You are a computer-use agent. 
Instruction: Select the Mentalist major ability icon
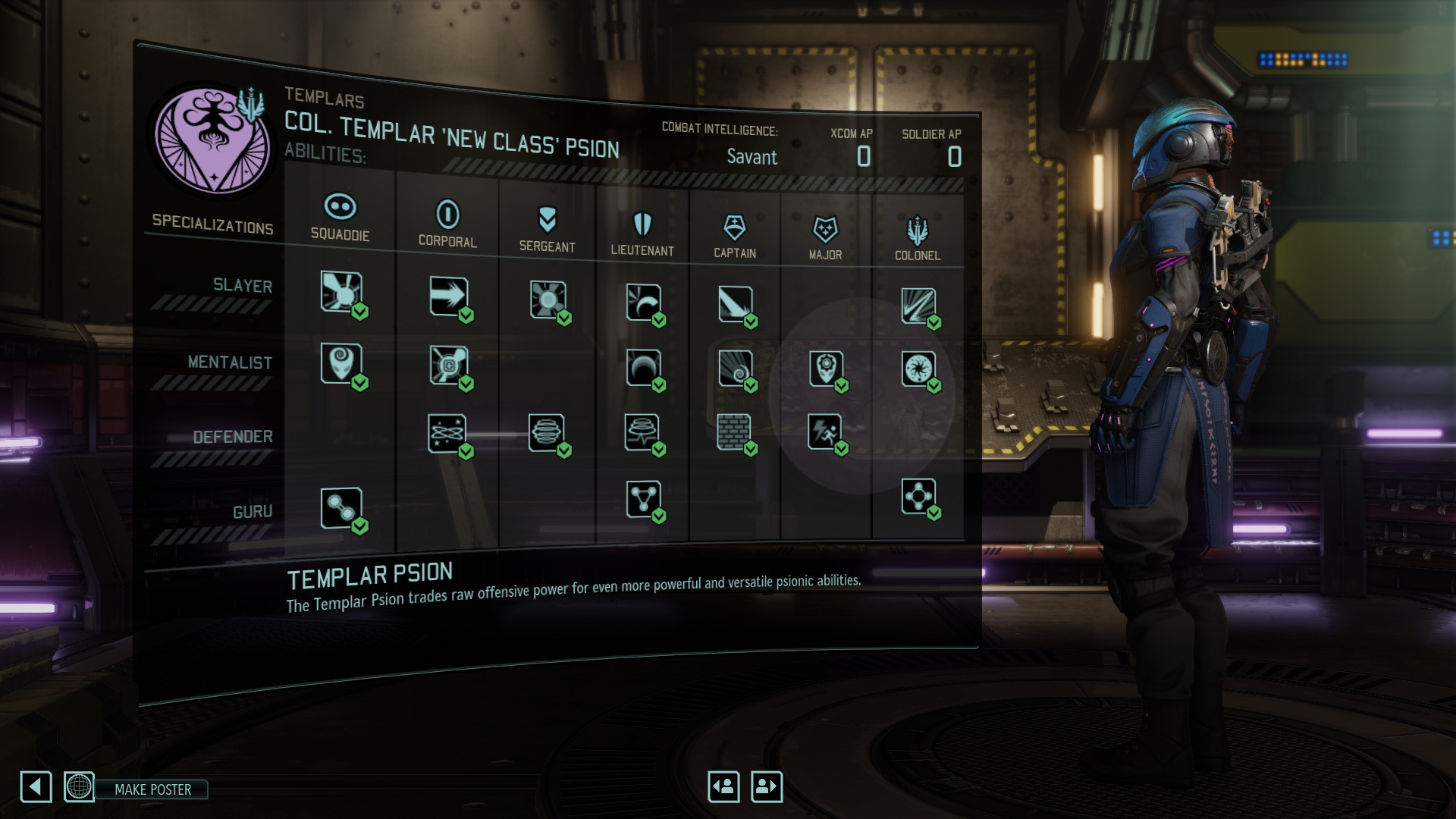point(826,369)
